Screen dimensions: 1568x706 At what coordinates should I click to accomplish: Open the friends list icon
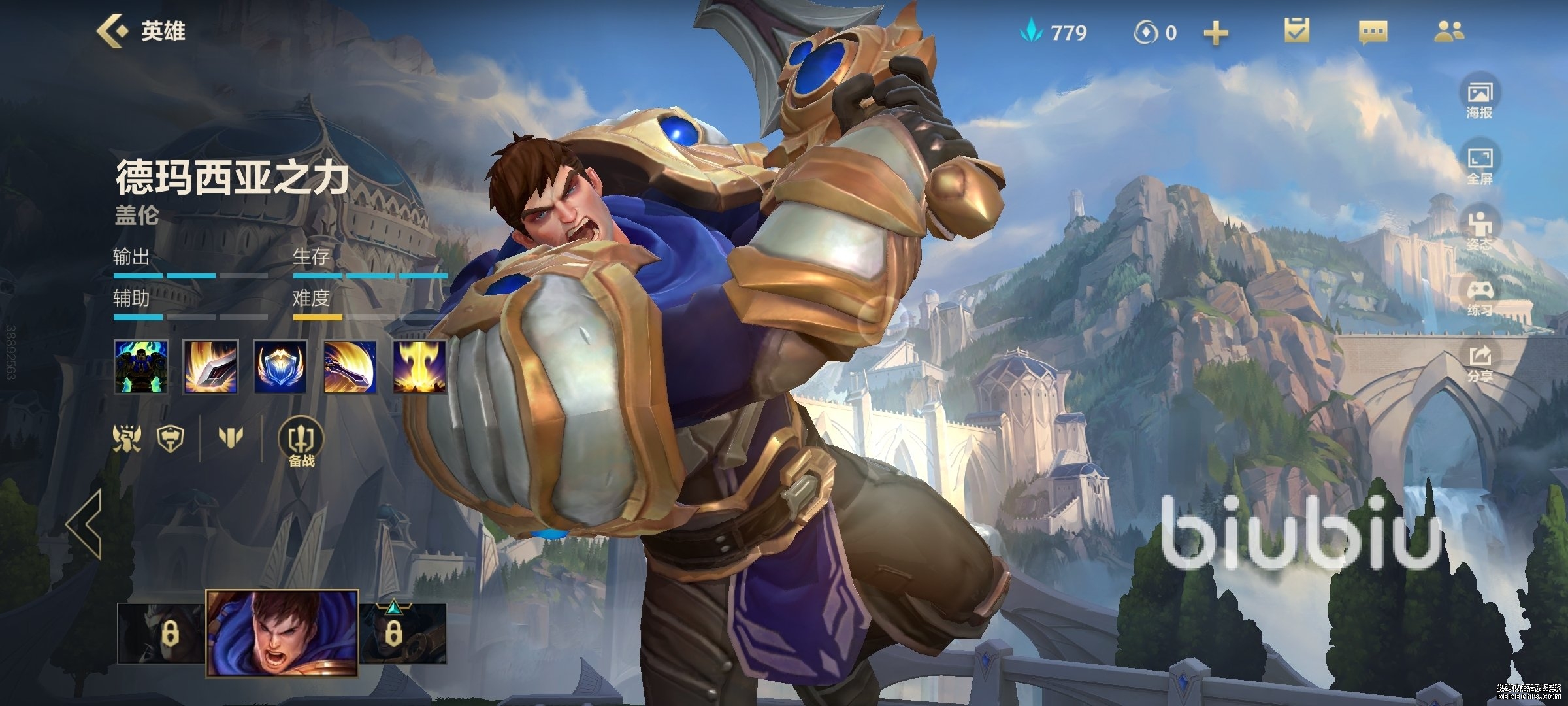(1449, 31)
